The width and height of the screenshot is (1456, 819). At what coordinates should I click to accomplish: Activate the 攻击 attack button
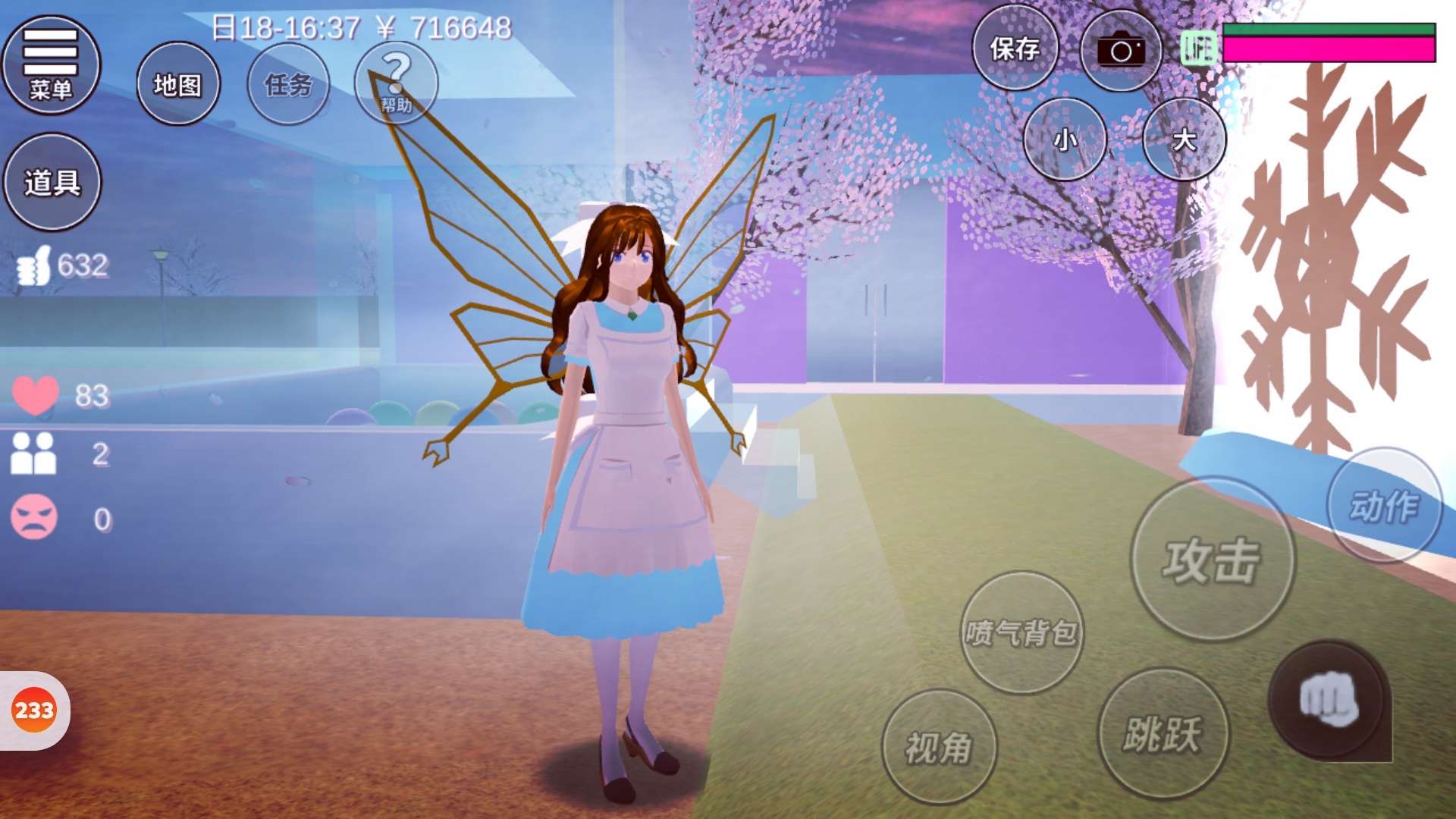[1212, 560]
